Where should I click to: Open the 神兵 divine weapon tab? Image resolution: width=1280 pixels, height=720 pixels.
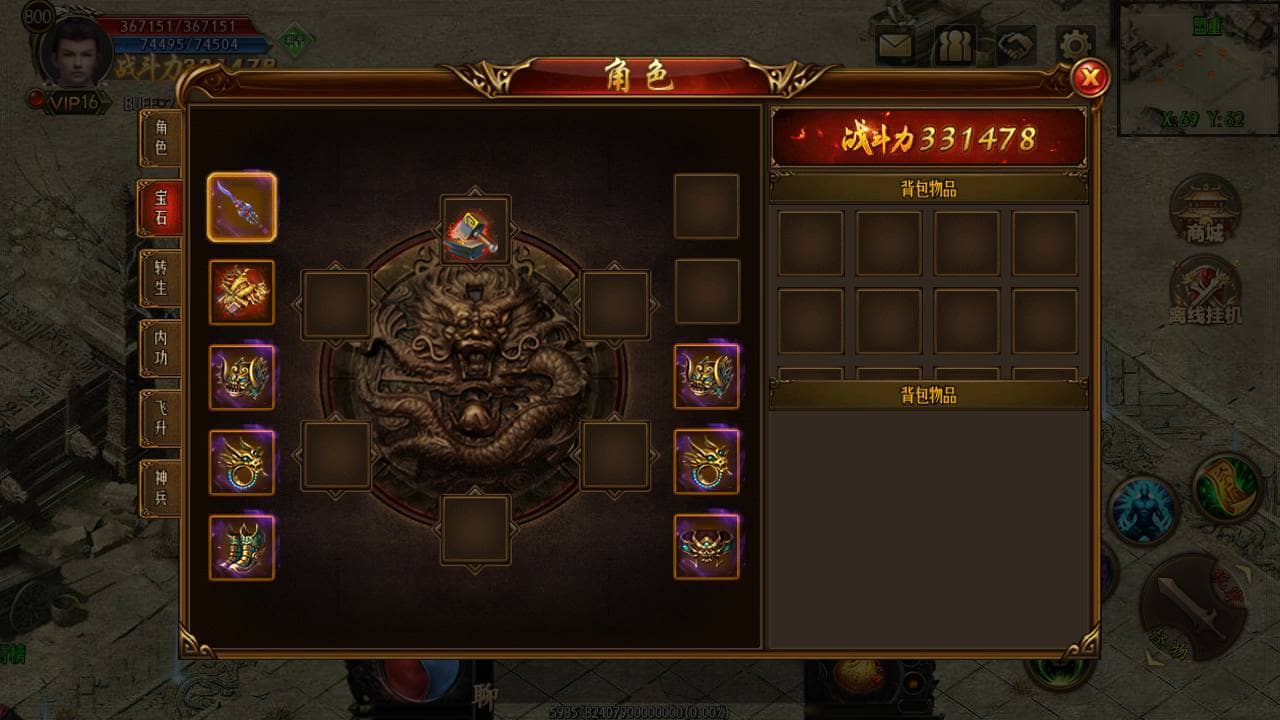click(160, 488)
